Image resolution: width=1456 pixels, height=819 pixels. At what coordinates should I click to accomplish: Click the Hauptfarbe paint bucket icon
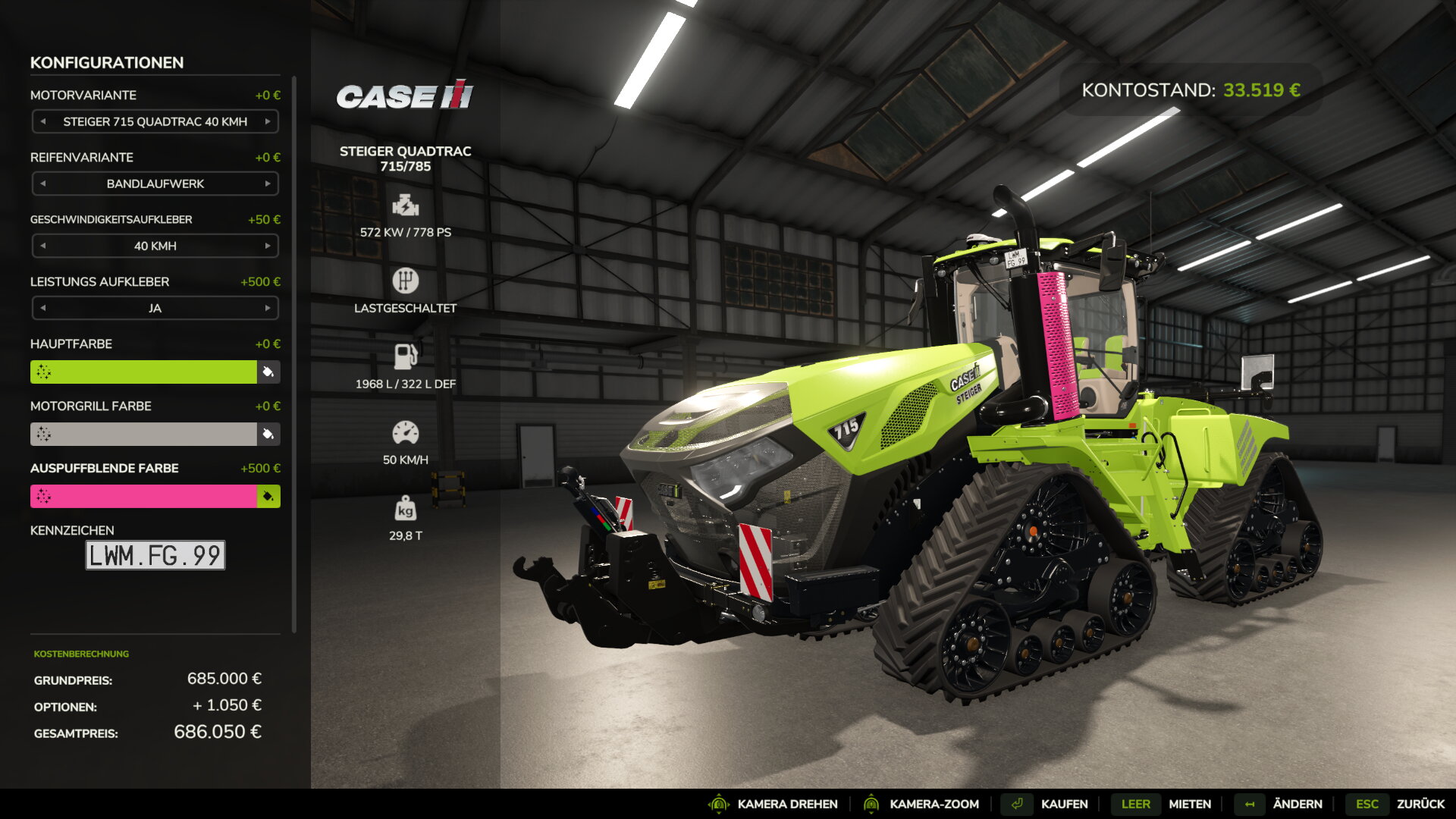pyautogui.click(x=268, y=372)
